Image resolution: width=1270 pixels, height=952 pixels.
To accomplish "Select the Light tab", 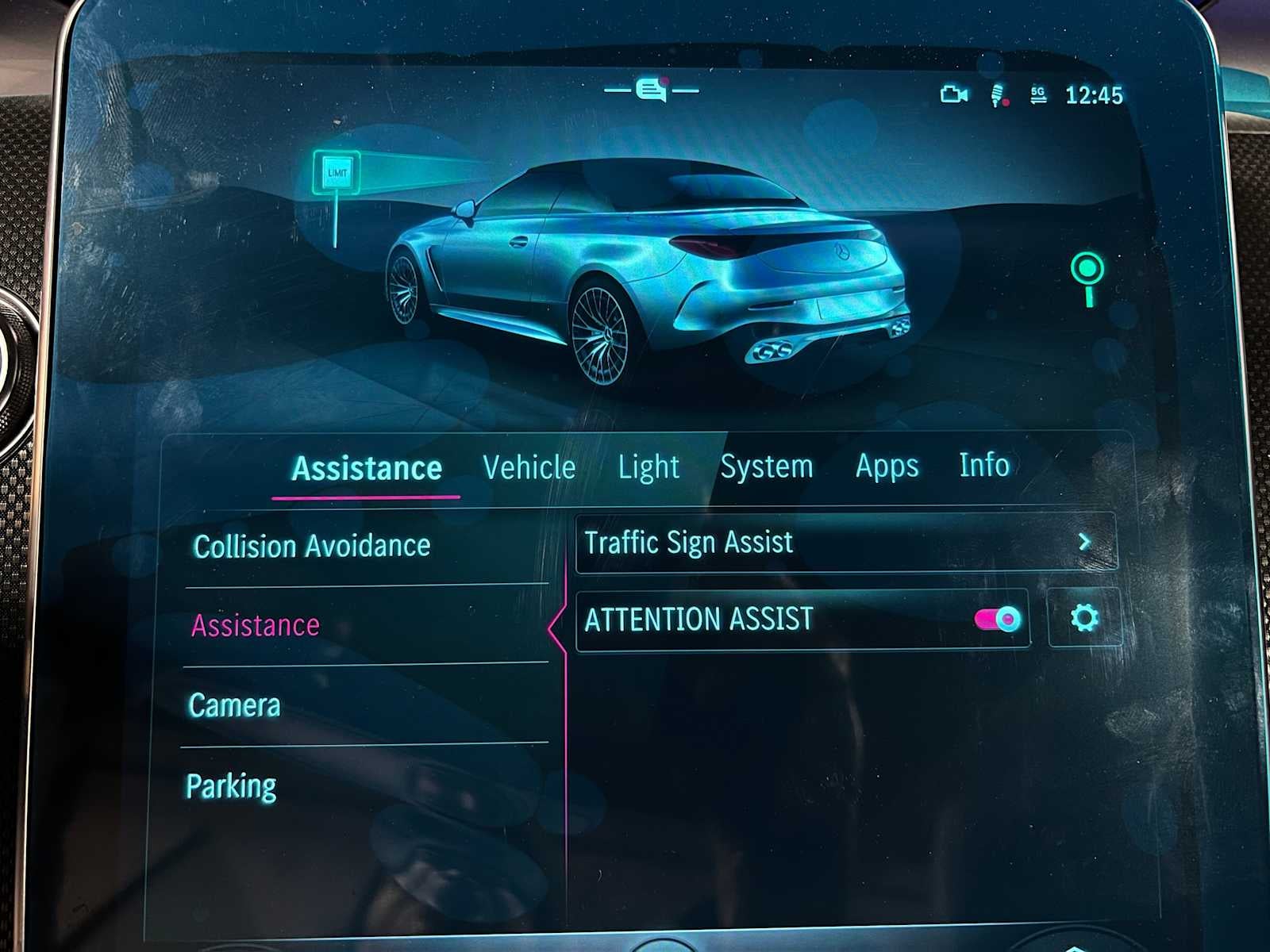I will tap(649, 467).
